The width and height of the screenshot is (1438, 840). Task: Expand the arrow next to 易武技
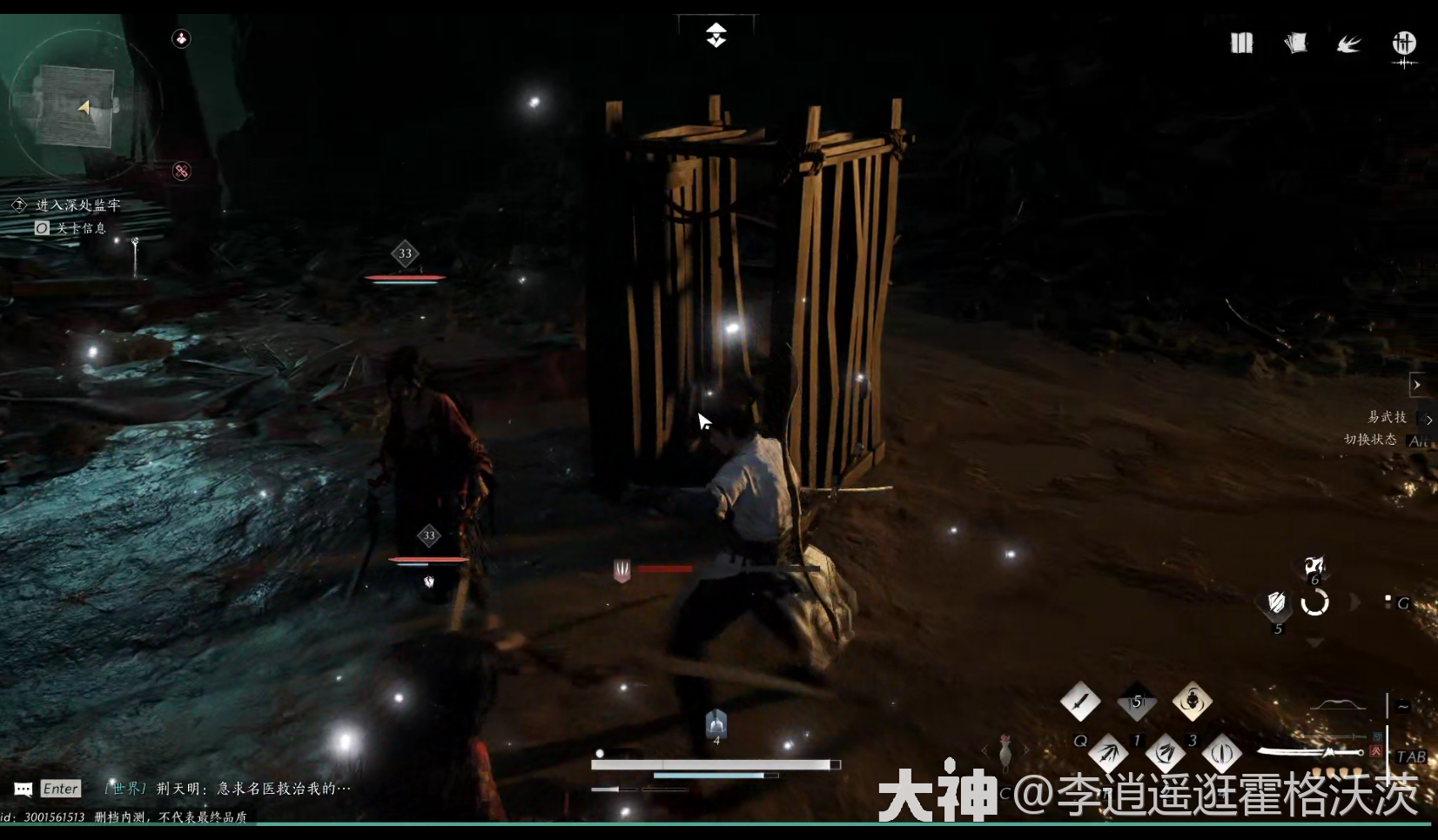pyautogui.click(x=1428, y=419)
